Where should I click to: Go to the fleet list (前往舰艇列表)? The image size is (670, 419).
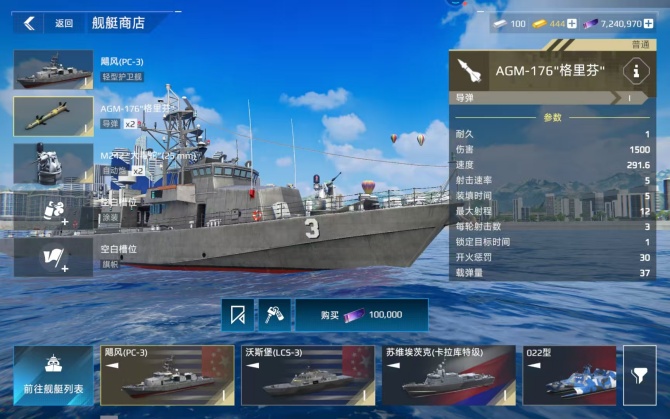tap(52, 375)
